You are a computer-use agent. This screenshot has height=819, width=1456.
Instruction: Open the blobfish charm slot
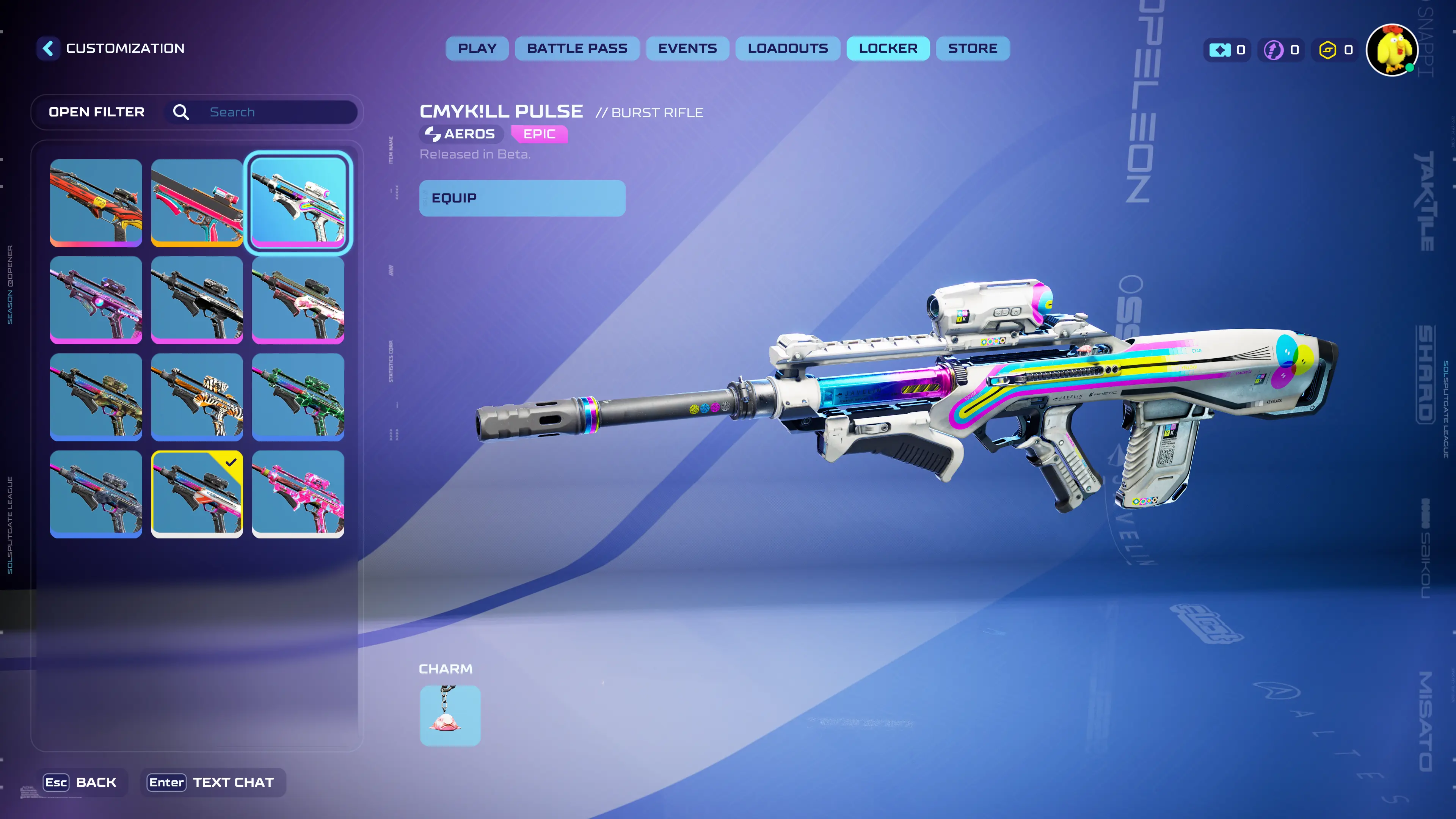[450, 715]
